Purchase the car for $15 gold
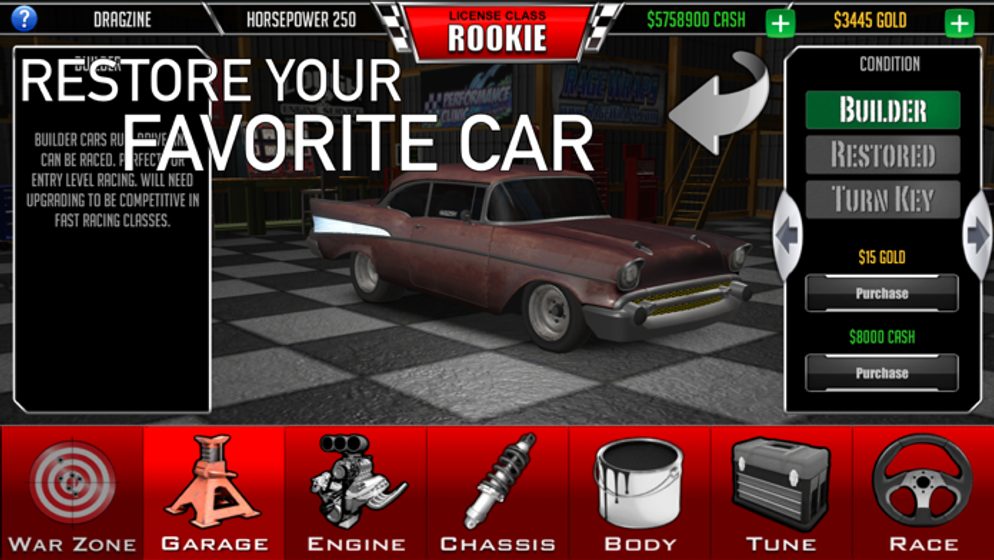The height and width of the screenshot is (560, 994). pyautogui.click(x=882, y=294)
